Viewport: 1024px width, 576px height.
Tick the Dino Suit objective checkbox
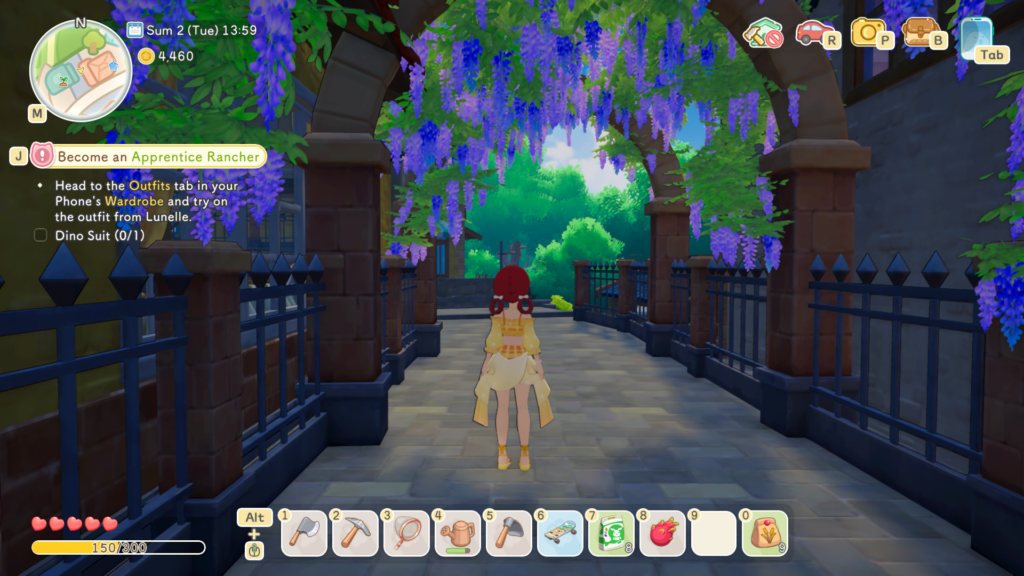pyautogui.click(x=41, y=236)
